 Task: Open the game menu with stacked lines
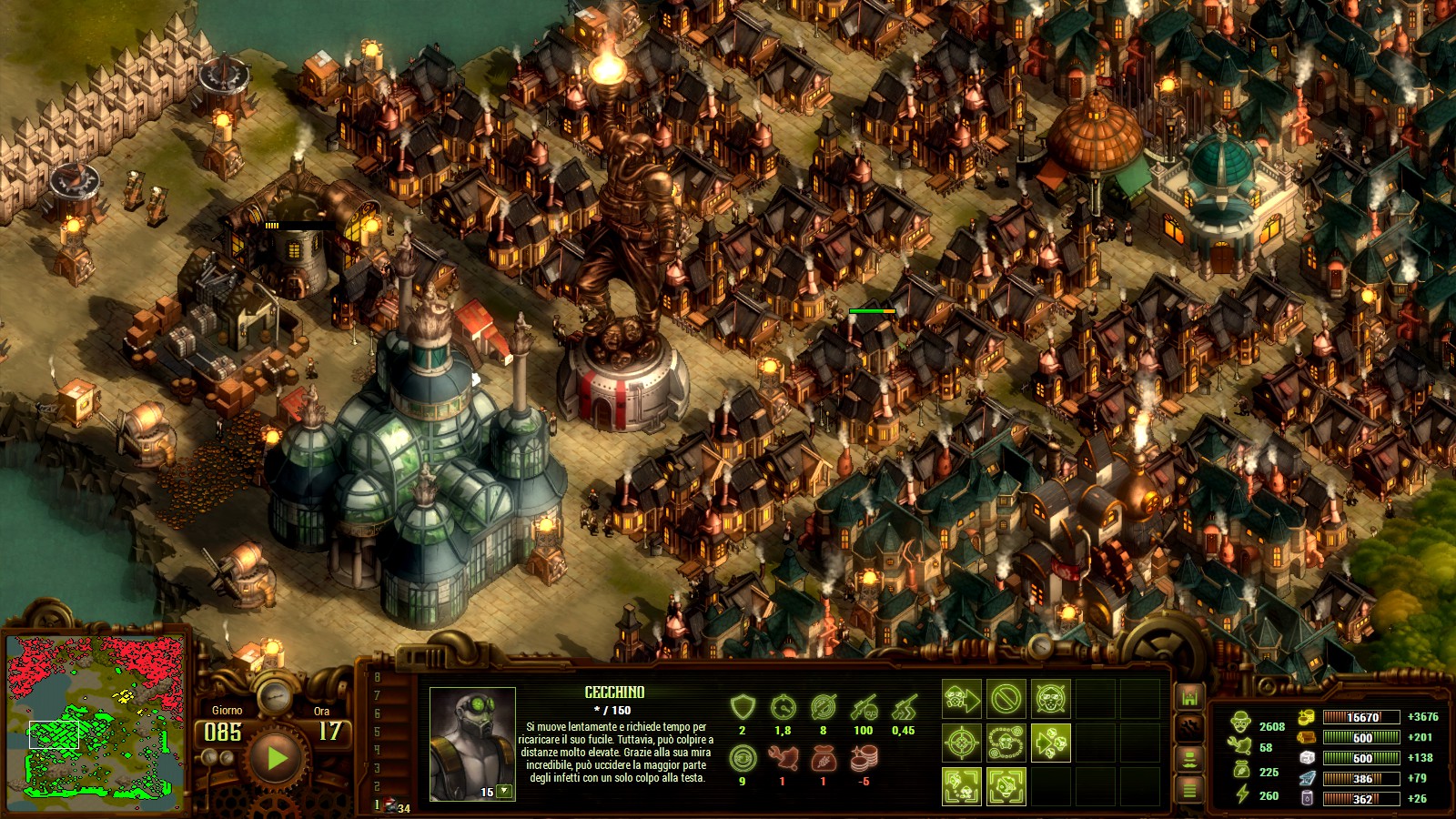1188,789
